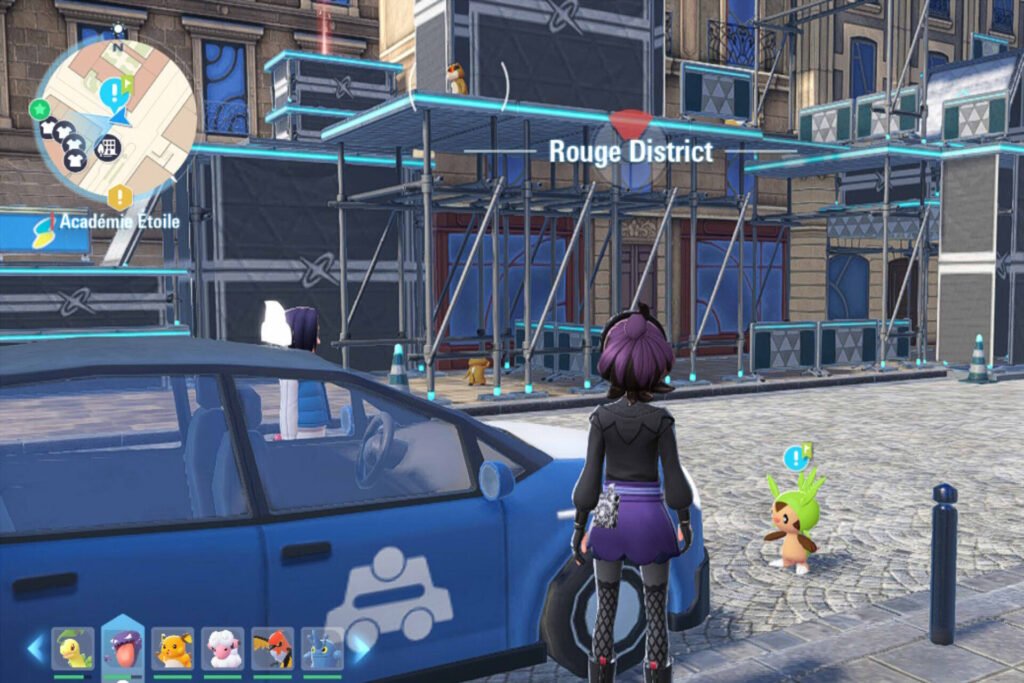The height and width of the screenshot is (683, 1024).
Task: Click the left arrow beside the party bar
Action: (37, 648)
